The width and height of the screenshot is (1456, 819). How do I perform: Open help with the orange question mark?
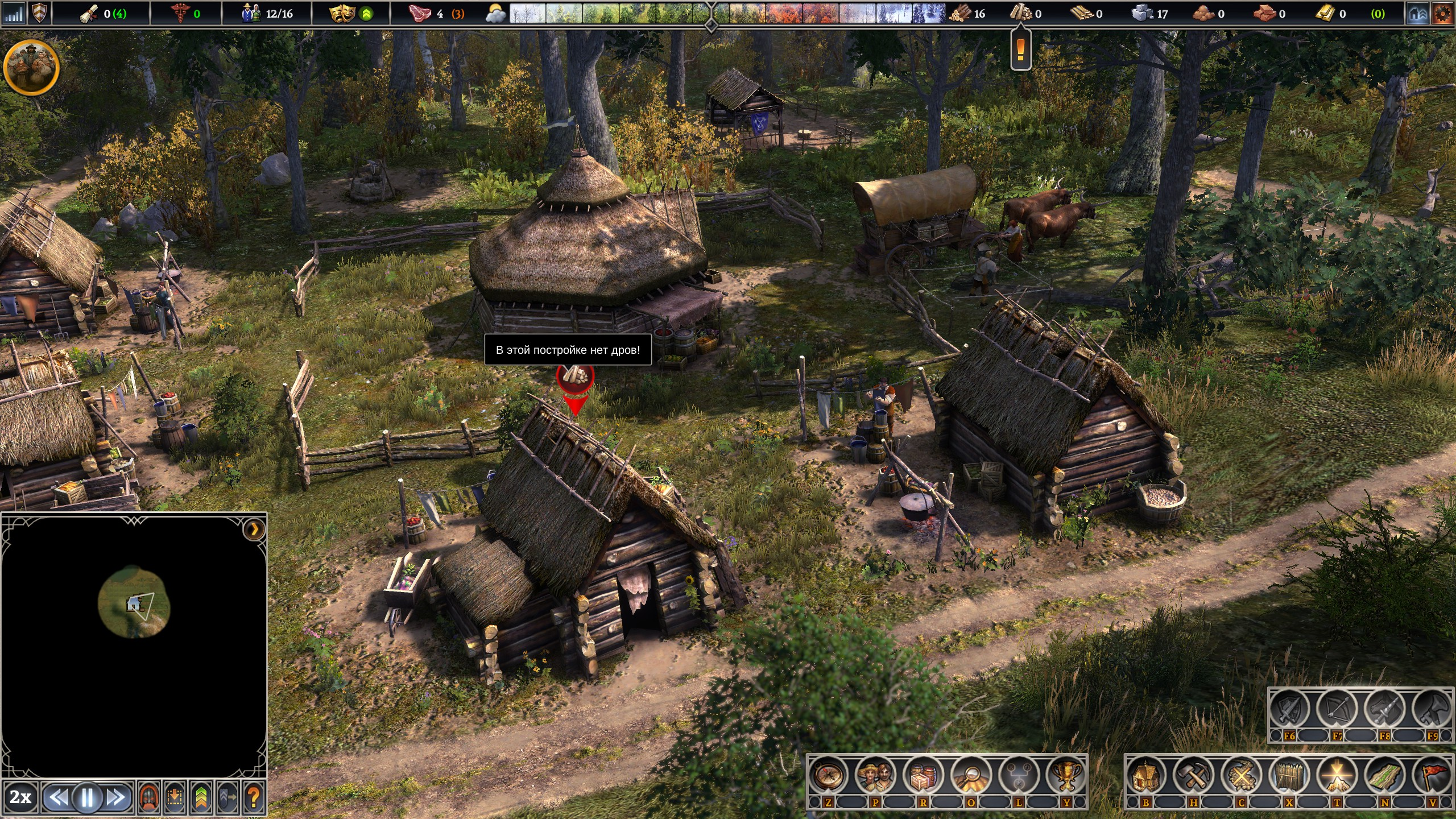point(254,798)
